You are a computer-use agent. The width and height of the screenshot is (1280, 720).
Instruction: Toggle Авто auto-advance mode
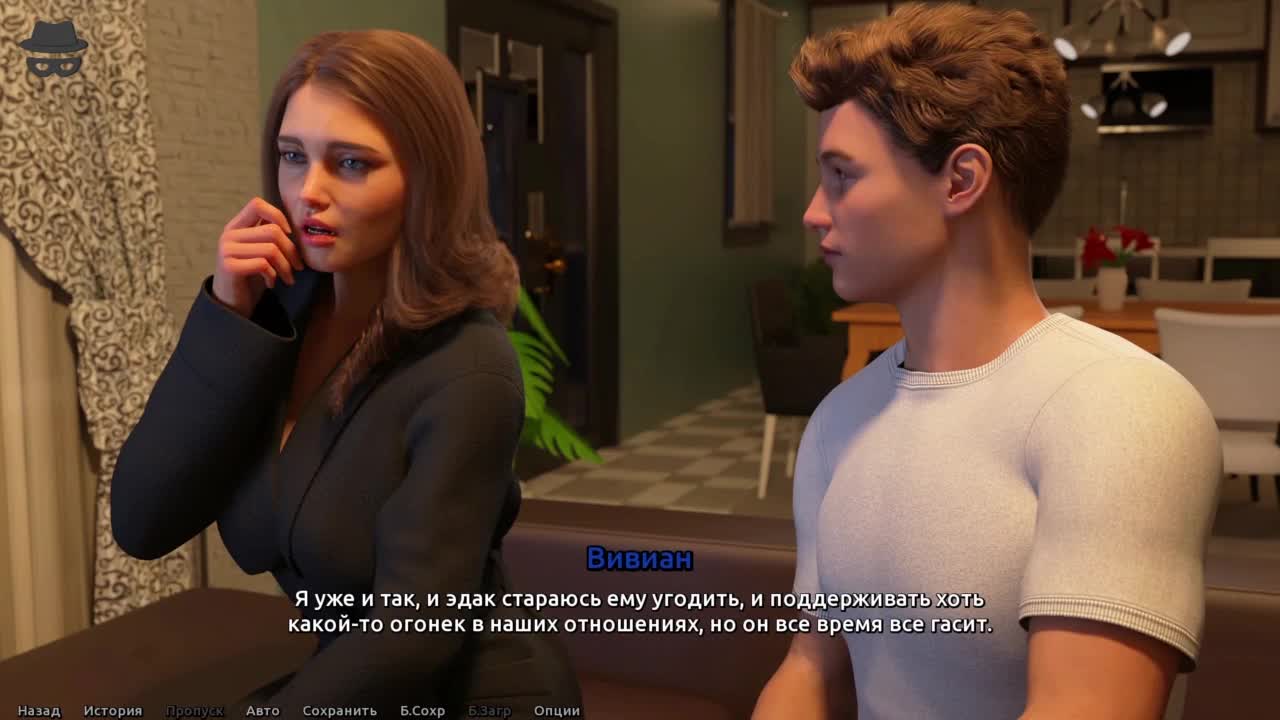click(x=263, y=711)
